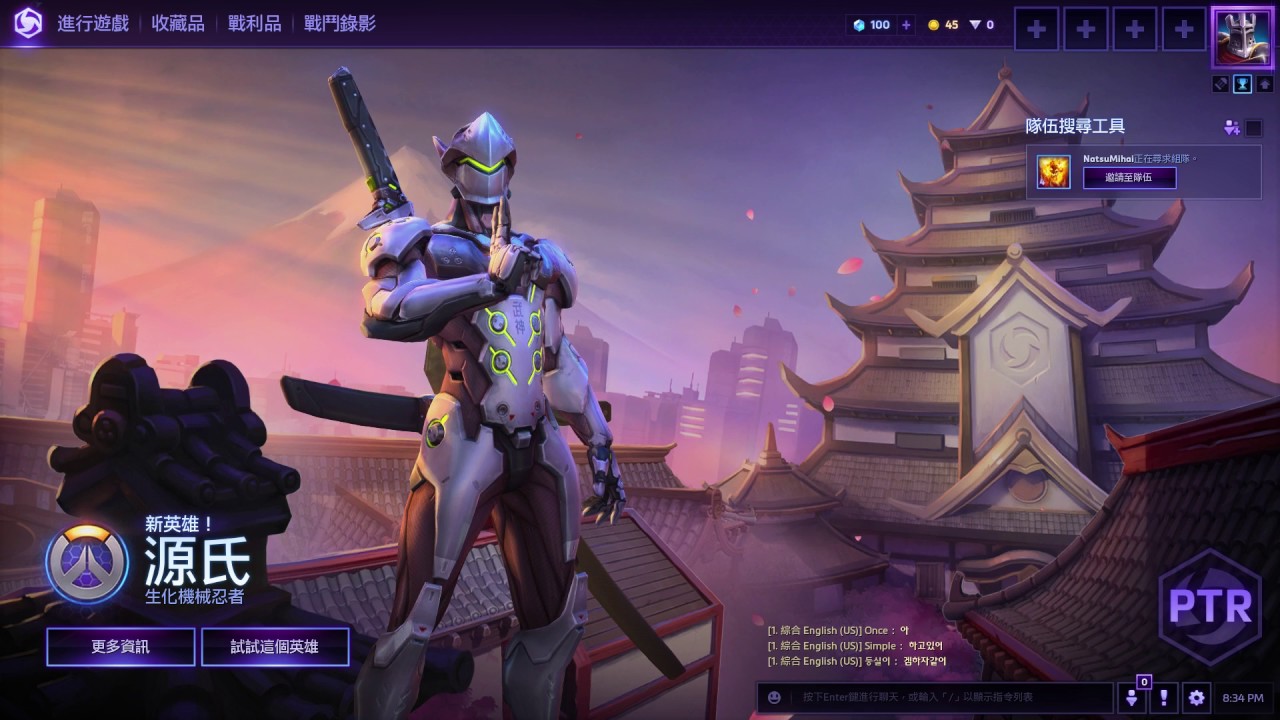The width and height of the screenshot is (1280, 720).
Task: Go to the 戰鬥錄影 replays tab
Action: coord(340,23)
